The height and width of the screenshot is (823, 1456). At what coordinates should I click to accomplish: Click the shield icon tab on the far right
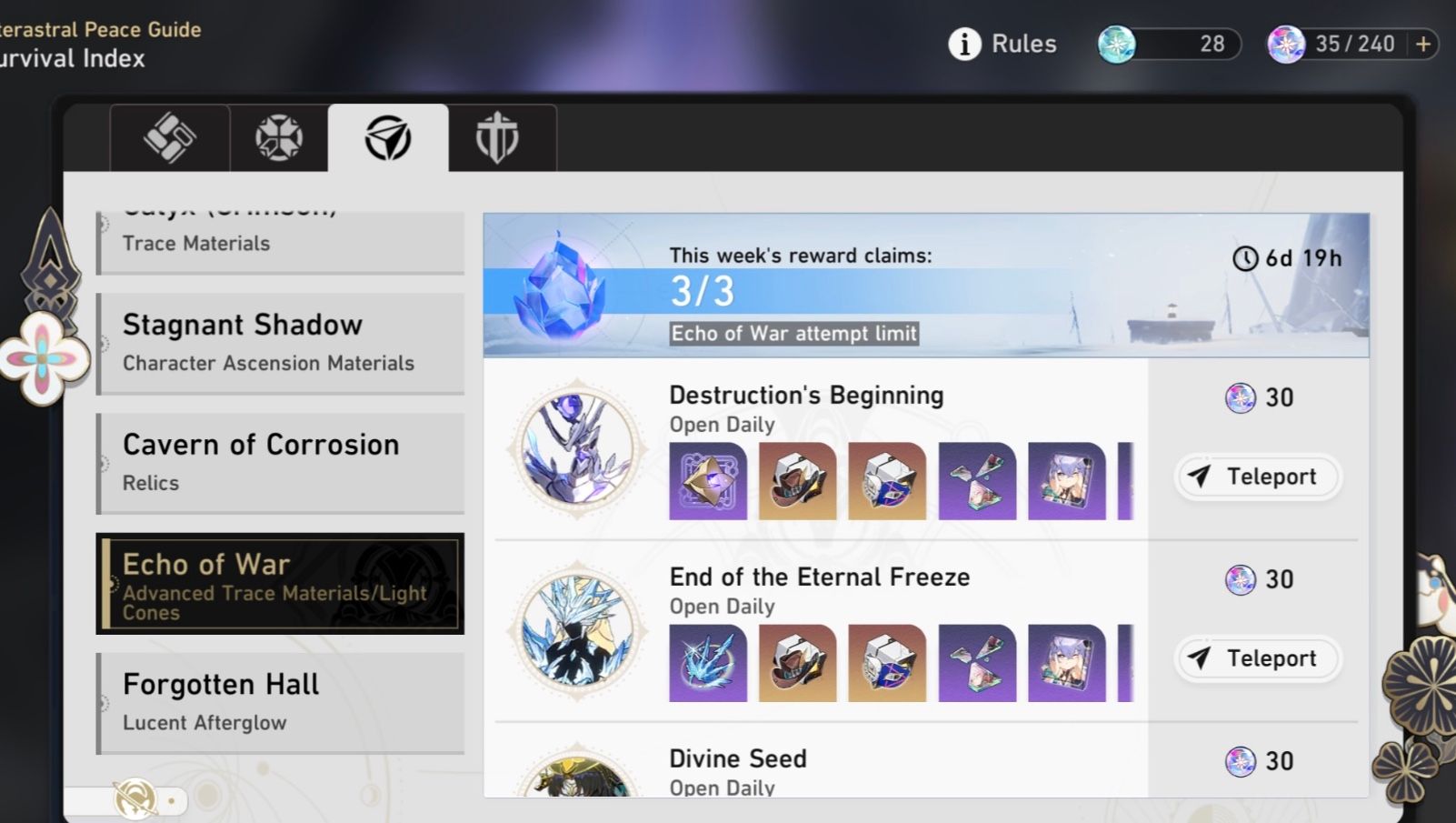point(501,138)
